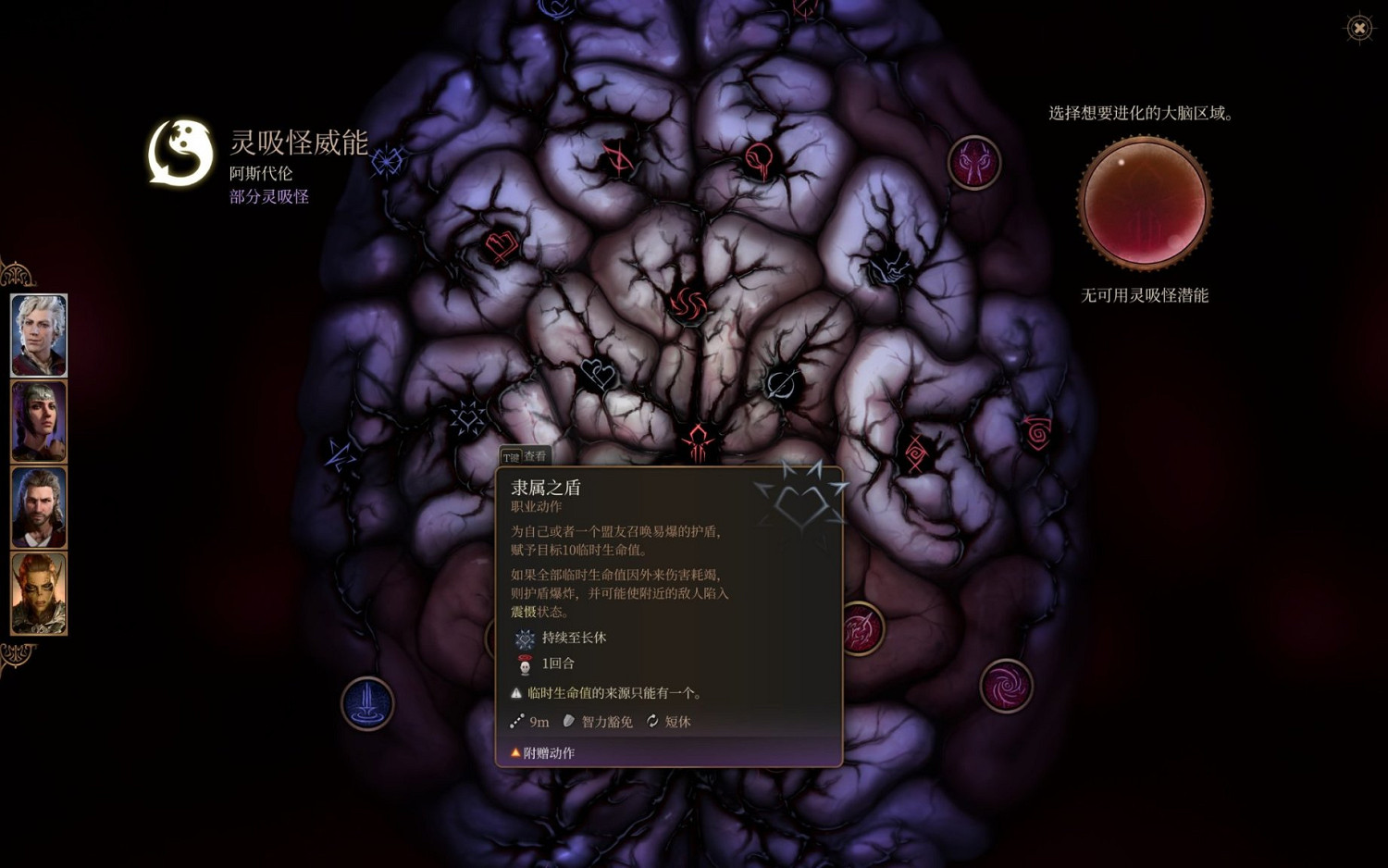This screenshot has width=1388, height=868.
Task: Click the second party member portrait
Action: tap(38, 422)
